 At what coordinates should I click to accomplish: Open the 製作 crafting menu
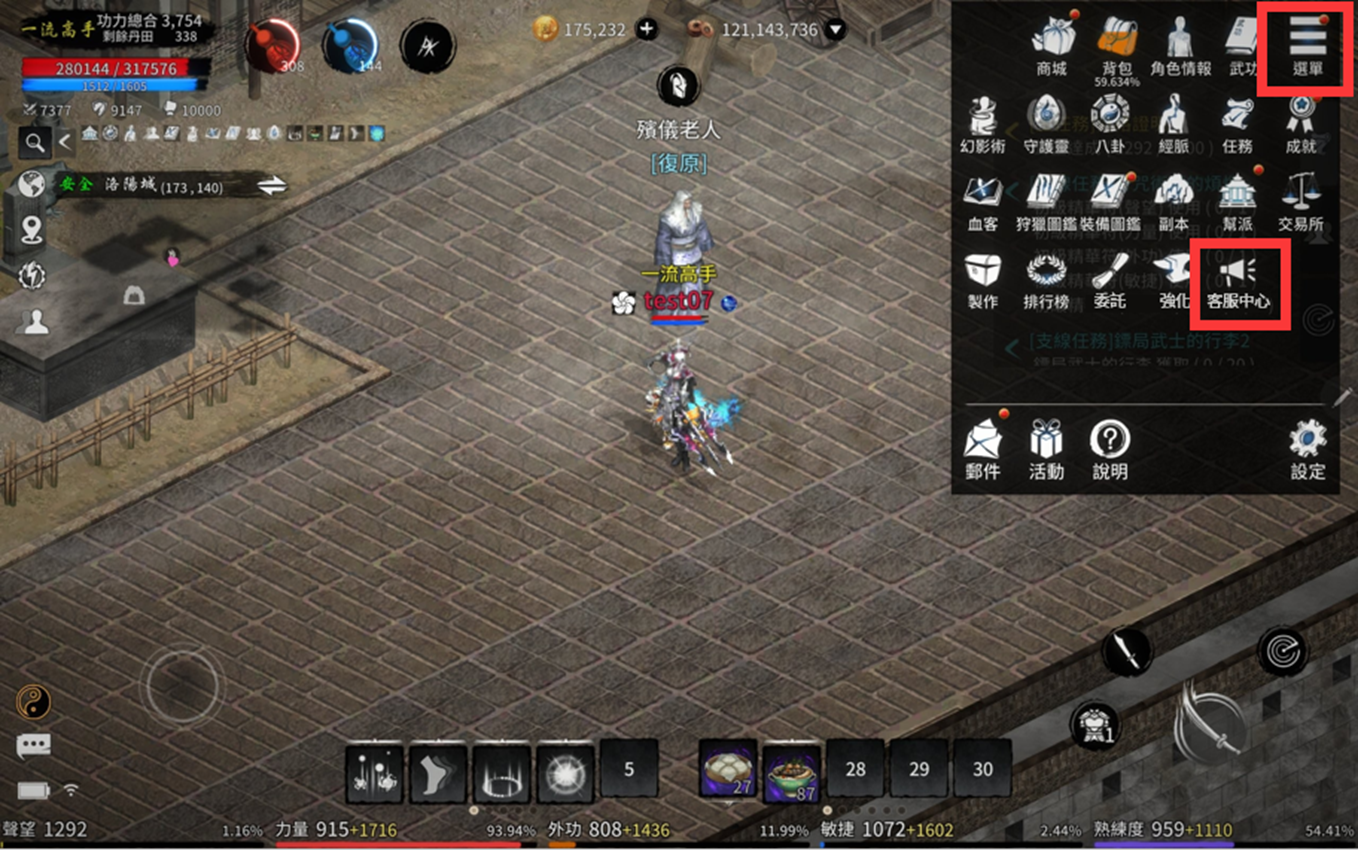coord(983,280)
